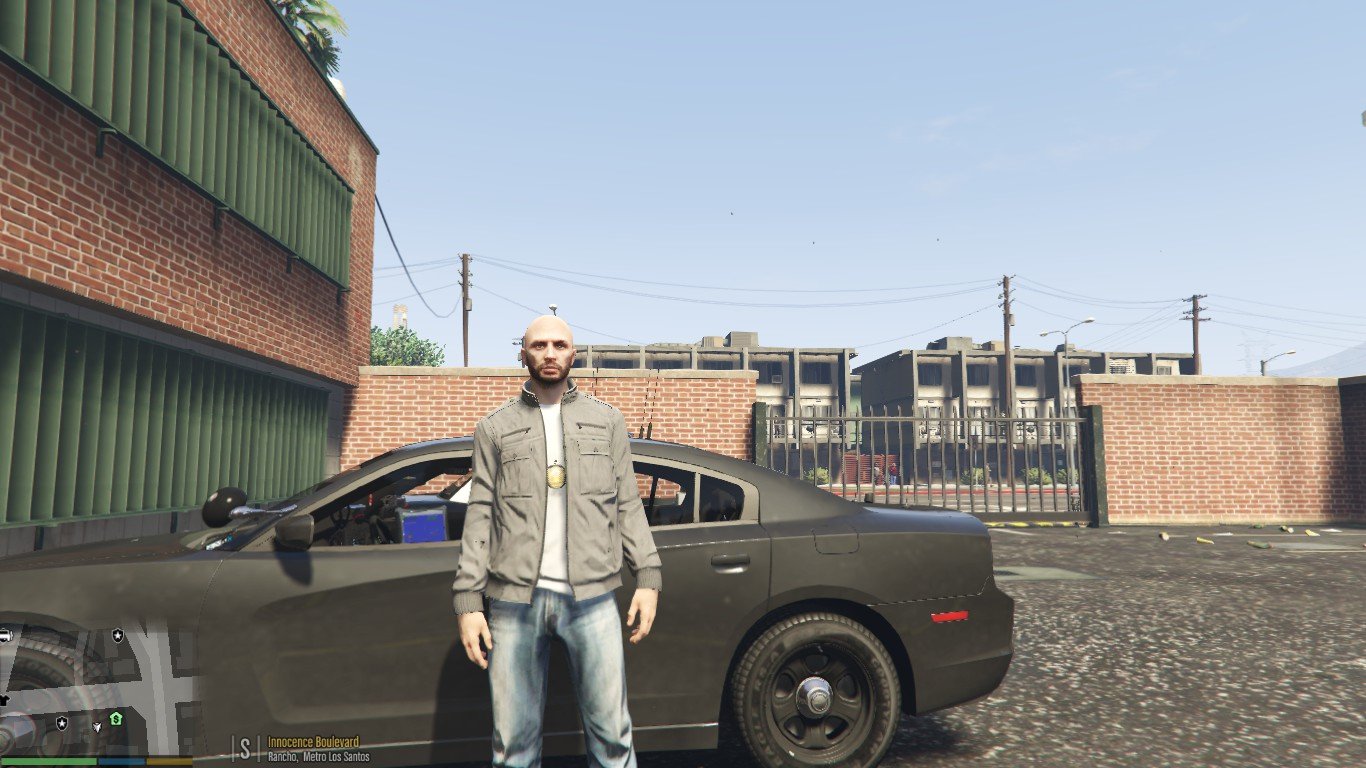The width and height of the screenshot is (1366, 768).
Task: Click the green health bar under the minimap
Action: click(50, 761)
